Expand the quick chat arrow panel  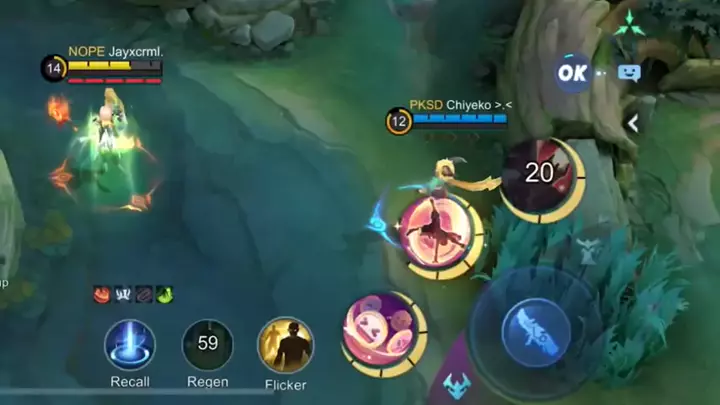[632, 122]
